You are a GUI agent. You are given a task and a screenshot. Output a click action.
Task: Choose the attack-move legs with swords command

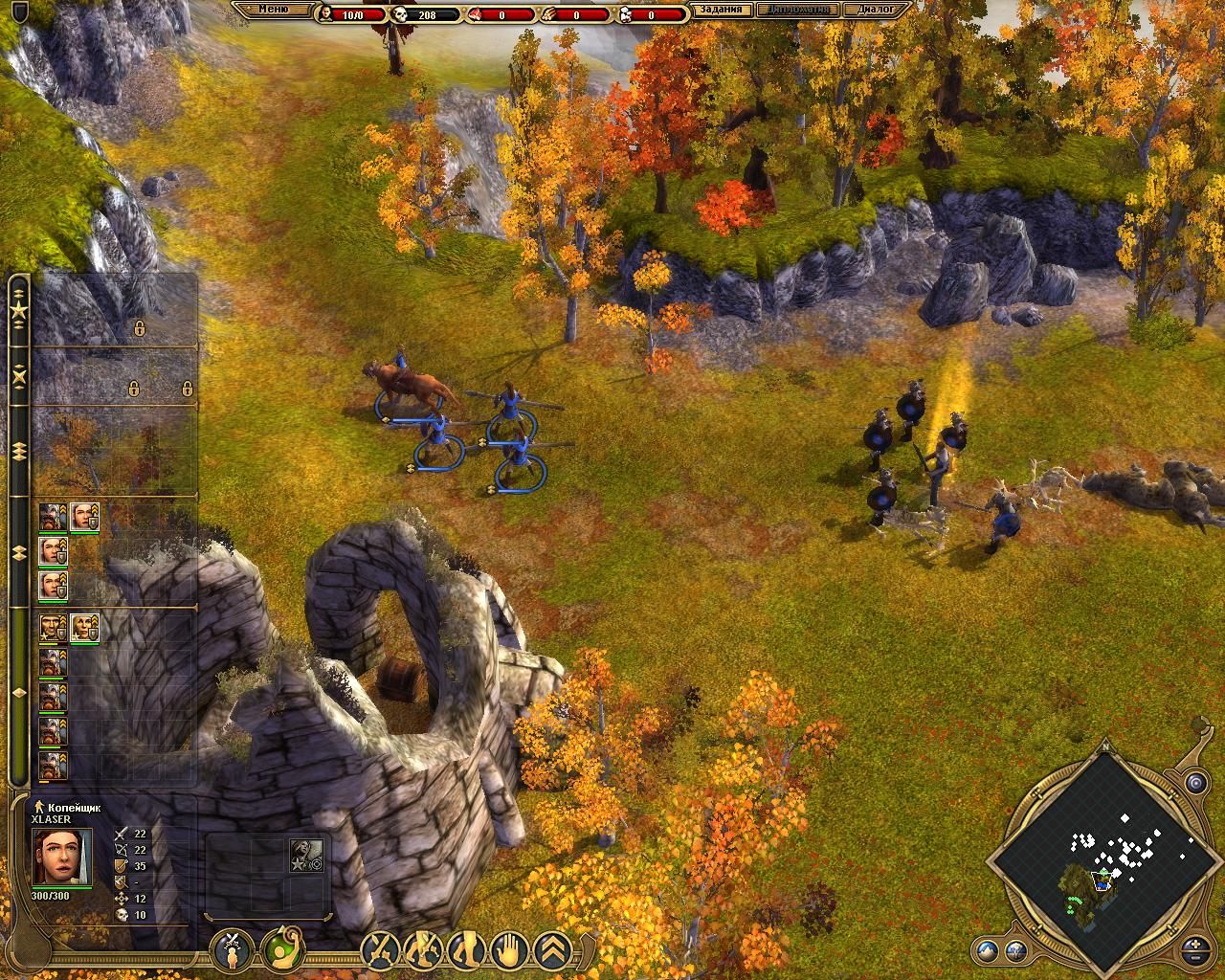422,950
